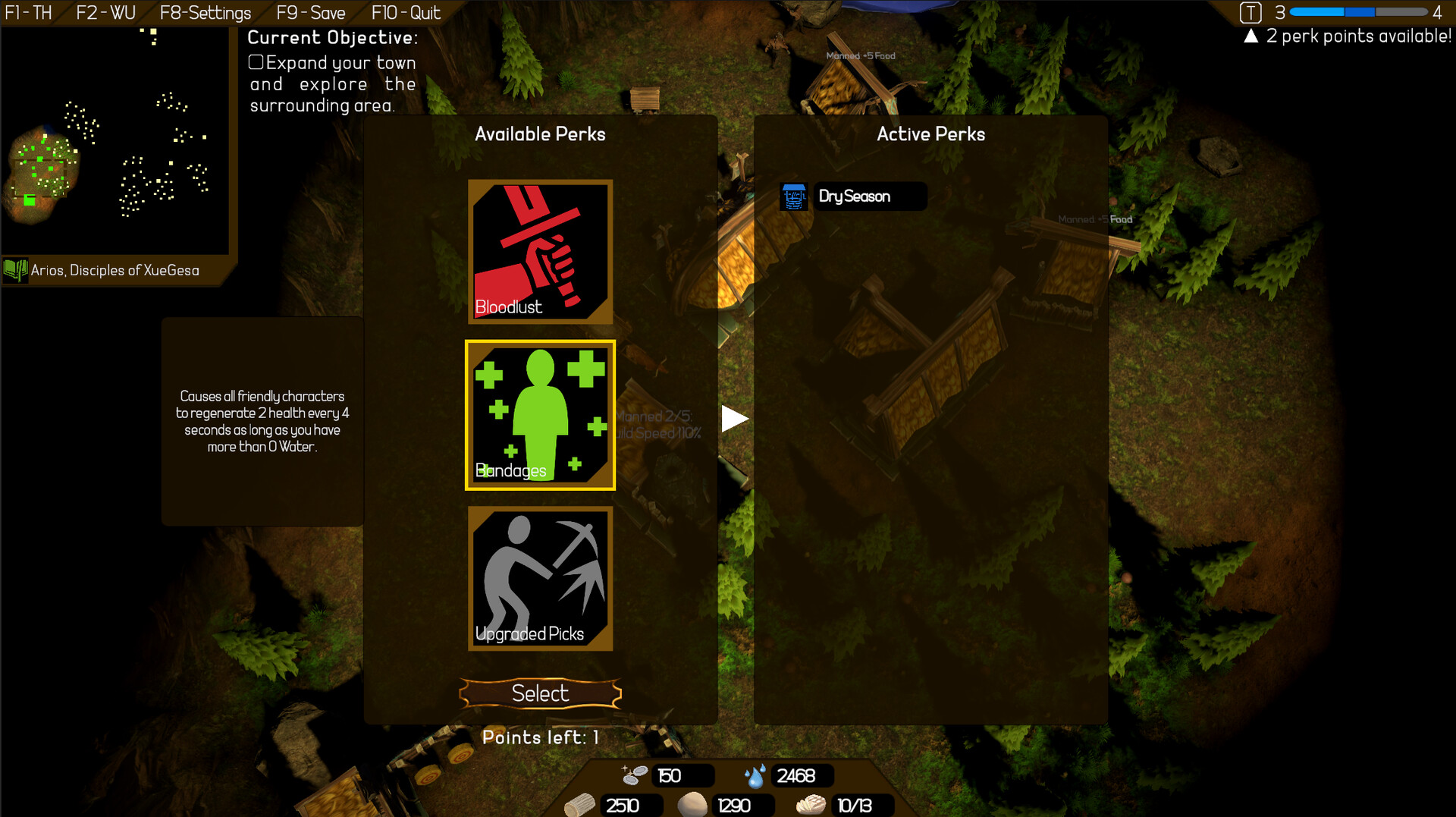Click the wood log resource icon

[582, 805]
